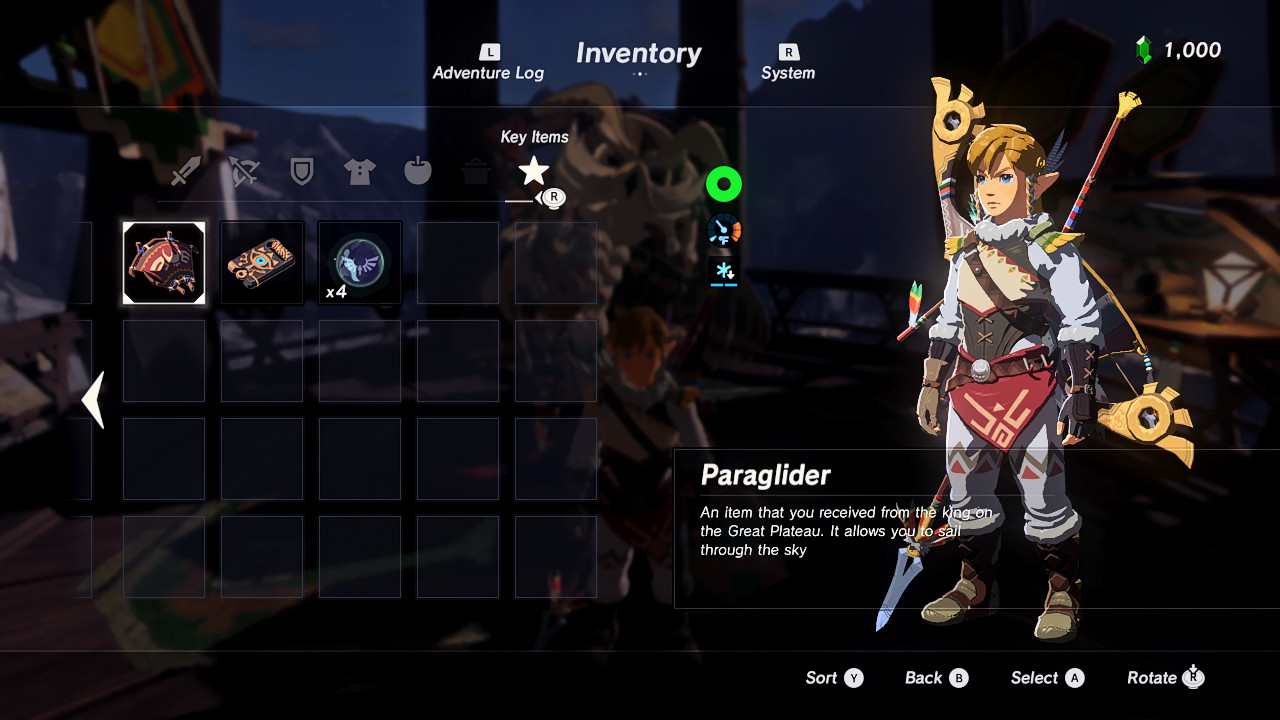The image size is (1280, 720).
Task: Click the green health ring indicator
Action: [x=723, y=184]
